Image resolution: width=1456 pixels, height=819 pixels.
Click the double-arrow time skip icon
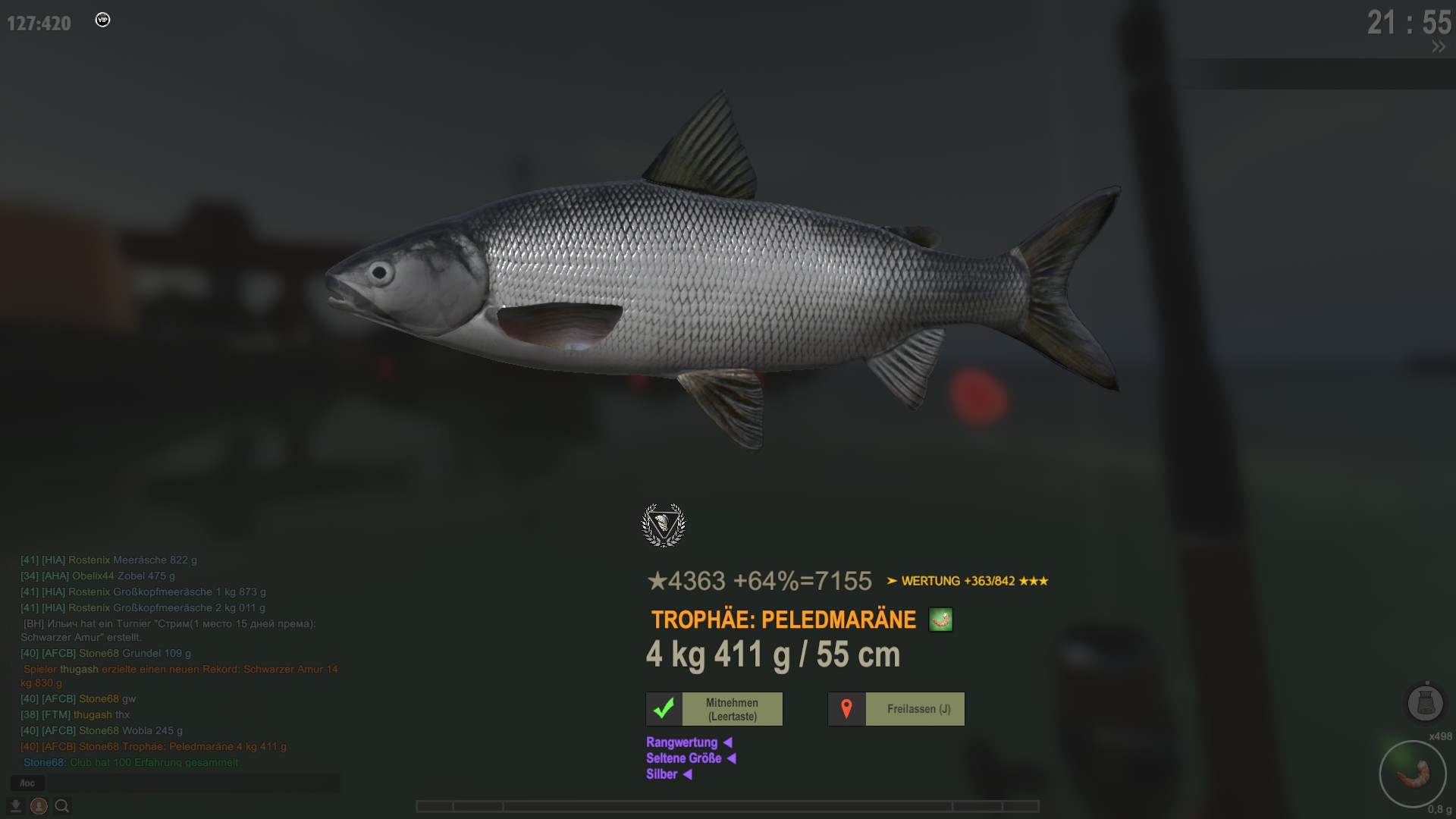[1439, 47]
